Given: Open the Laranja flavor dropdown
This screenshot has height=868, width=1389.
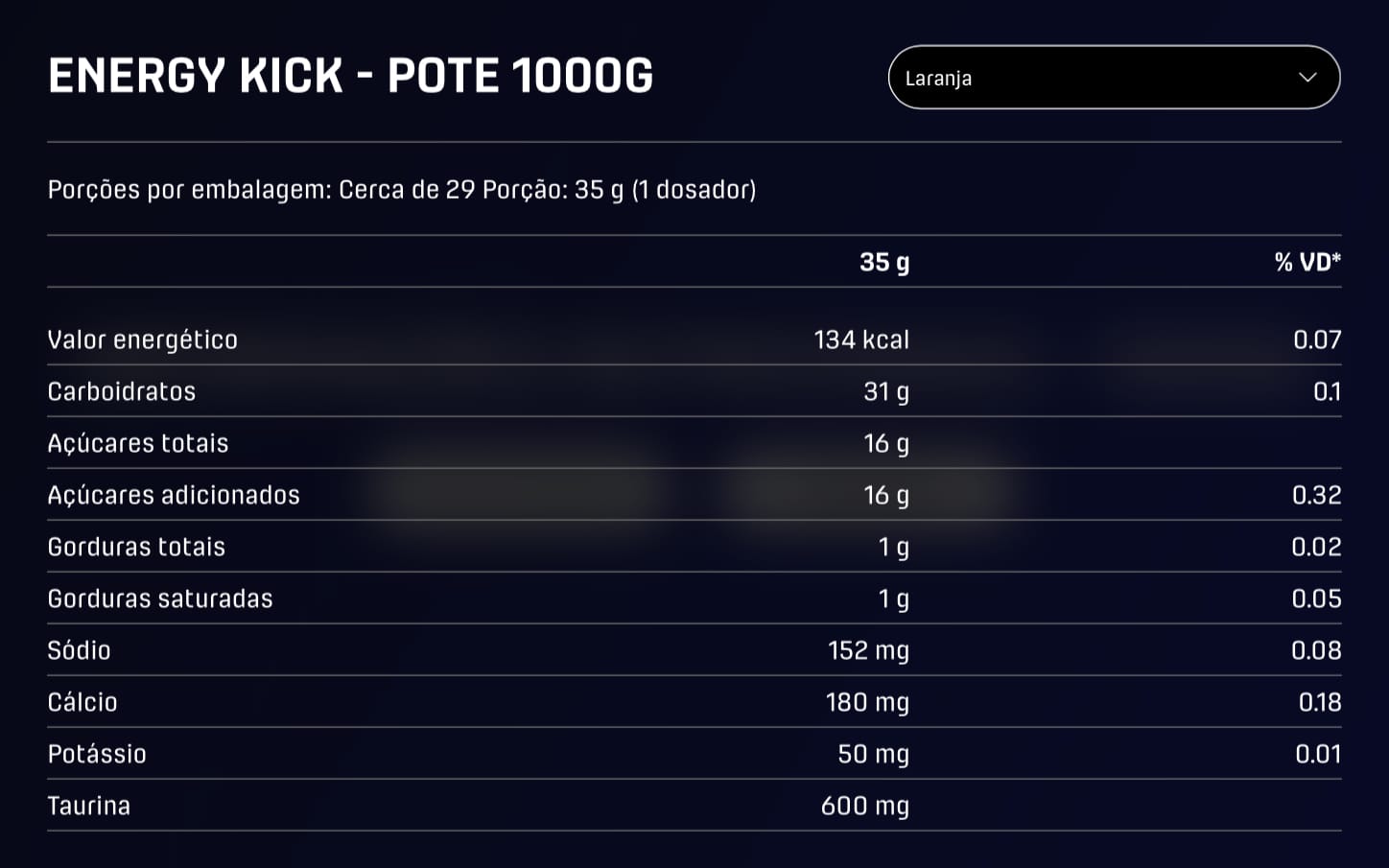Looking at the screenshot, I should point(1113,78).
